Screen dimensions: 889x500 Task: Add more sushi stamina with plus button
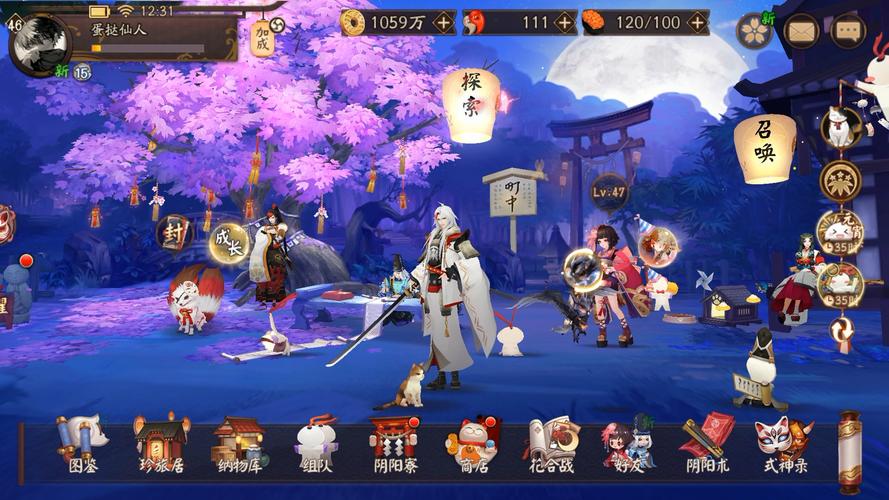(697, 22)
